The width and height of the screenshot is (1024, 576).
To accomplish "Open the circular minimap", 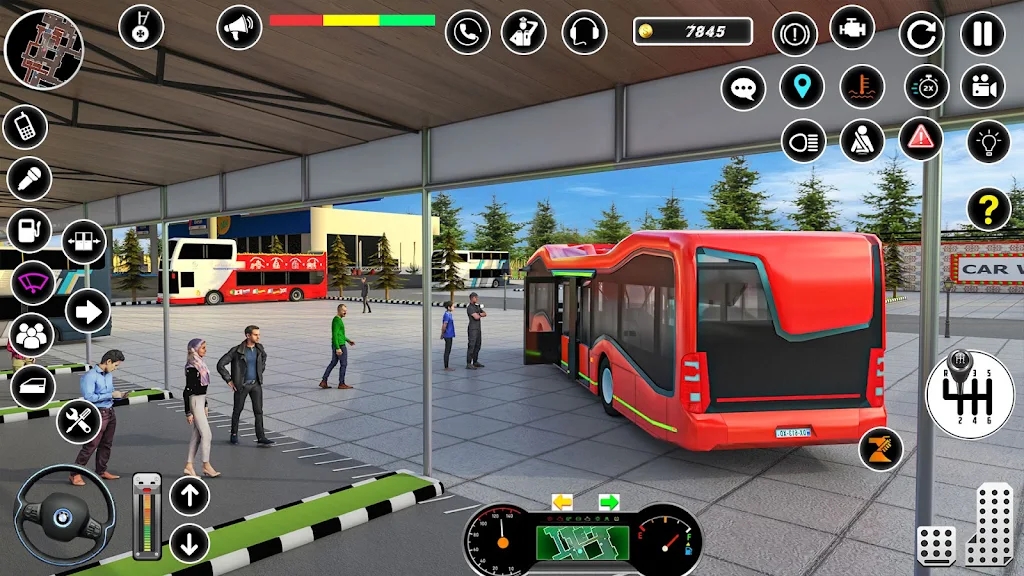I will pos(44,46).
